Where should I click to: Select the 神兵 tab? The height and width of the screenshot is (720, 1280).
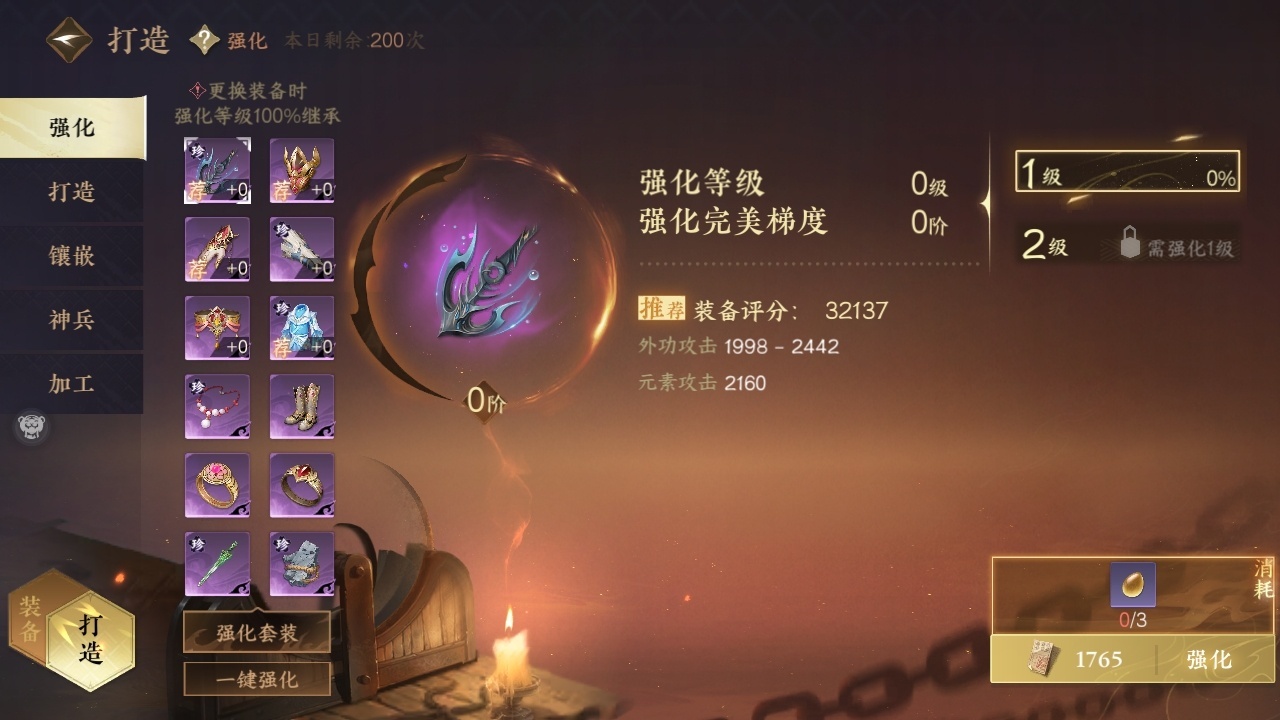point(72,320)
